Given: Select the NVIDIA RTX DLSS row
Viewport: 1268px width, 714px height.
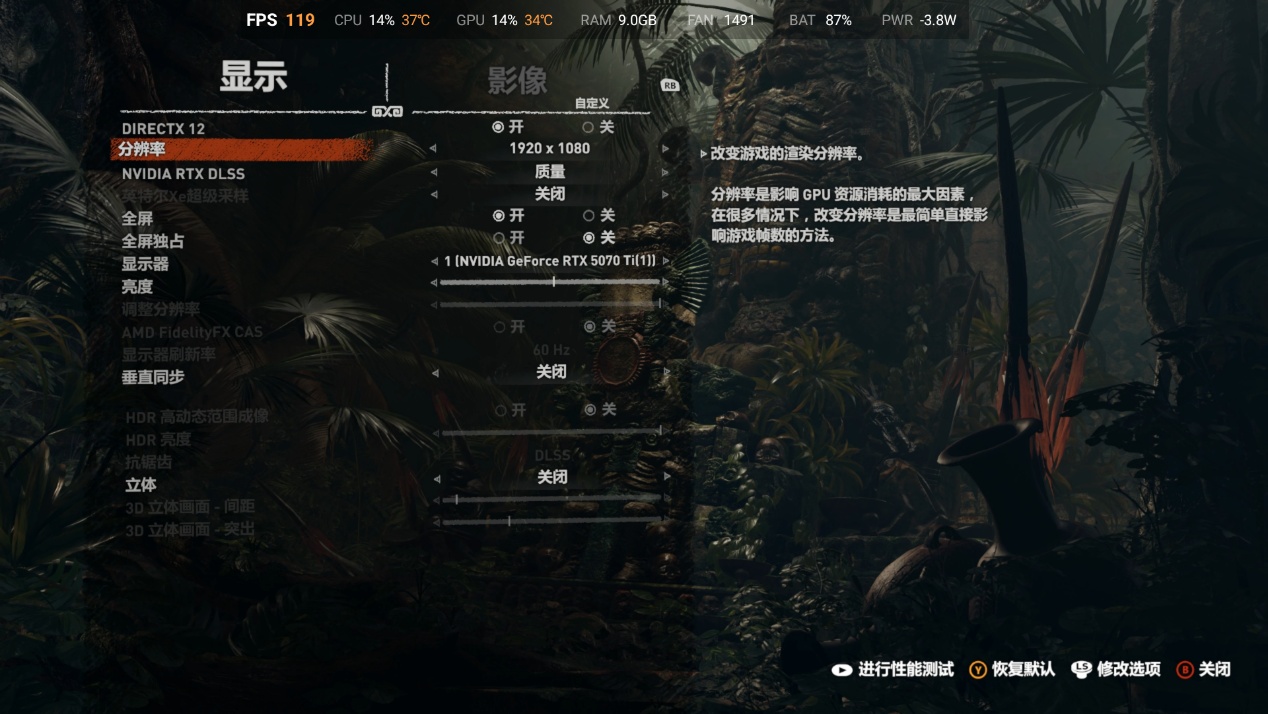Looking at the screenshot, I should click(x=183, y=174).
